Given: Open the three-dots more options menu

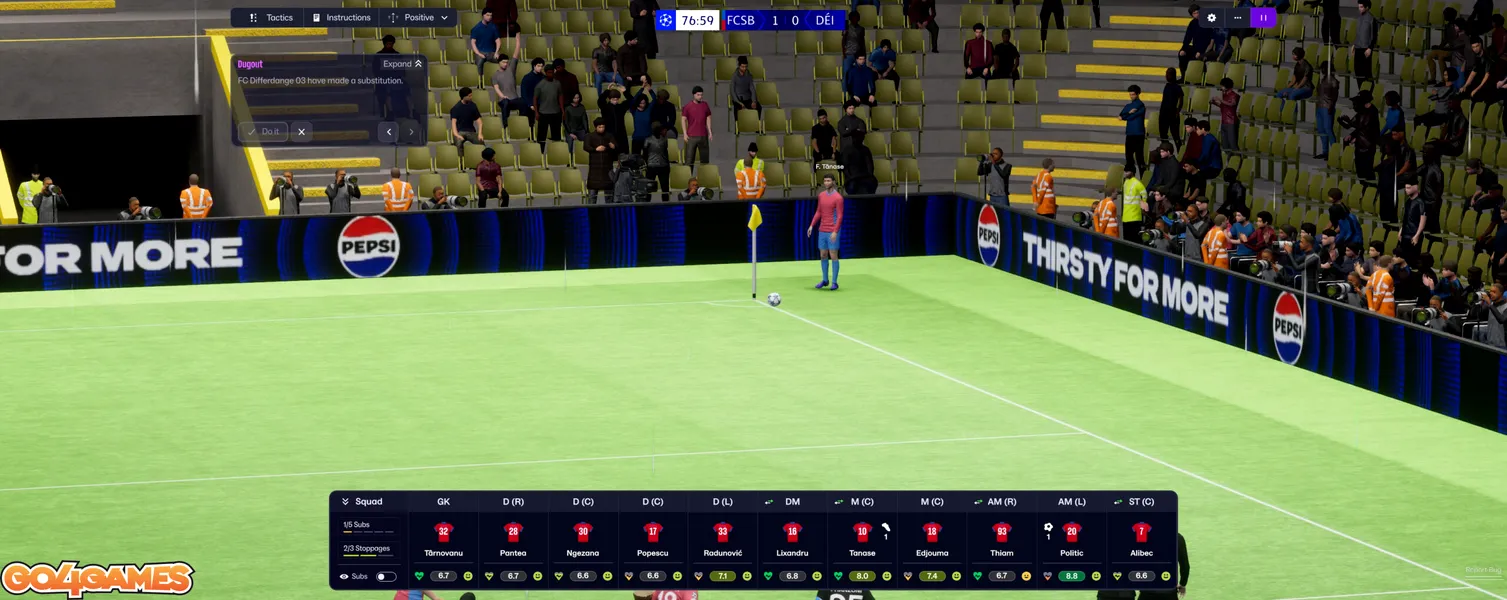Looking at the screenshot, I should tap(1237, 18).
